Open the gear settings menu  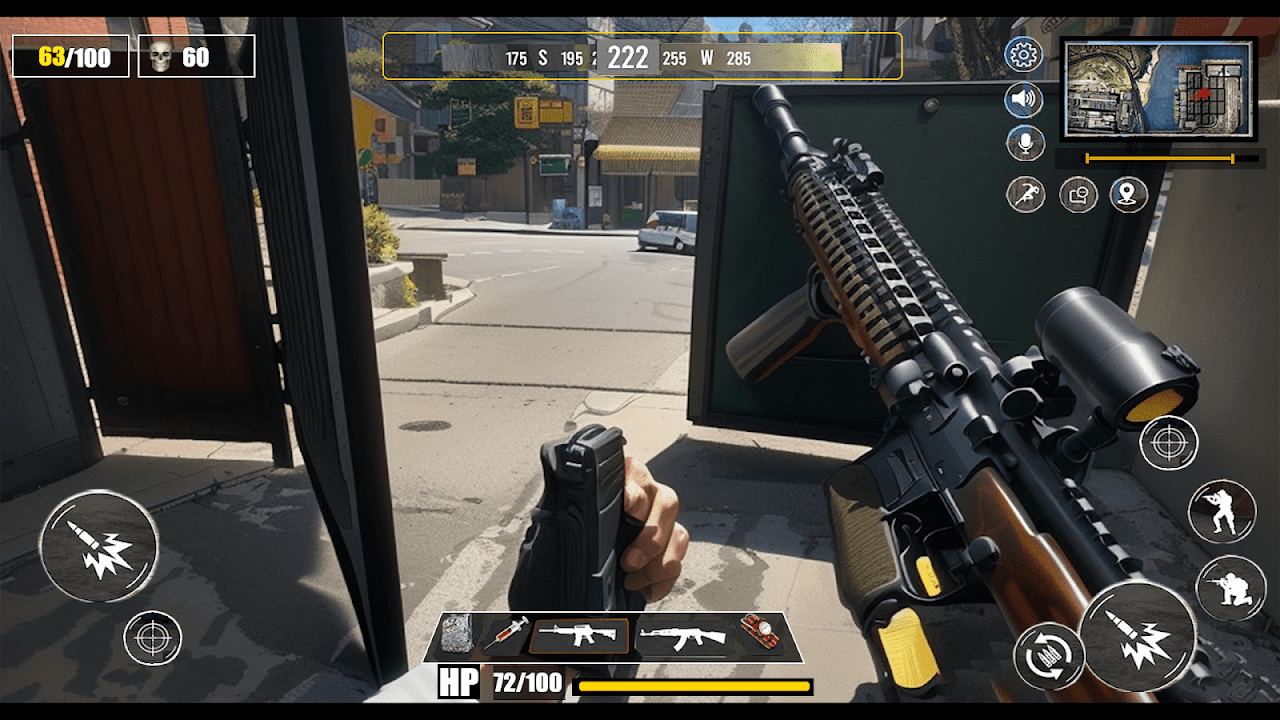click(1024, 55)
